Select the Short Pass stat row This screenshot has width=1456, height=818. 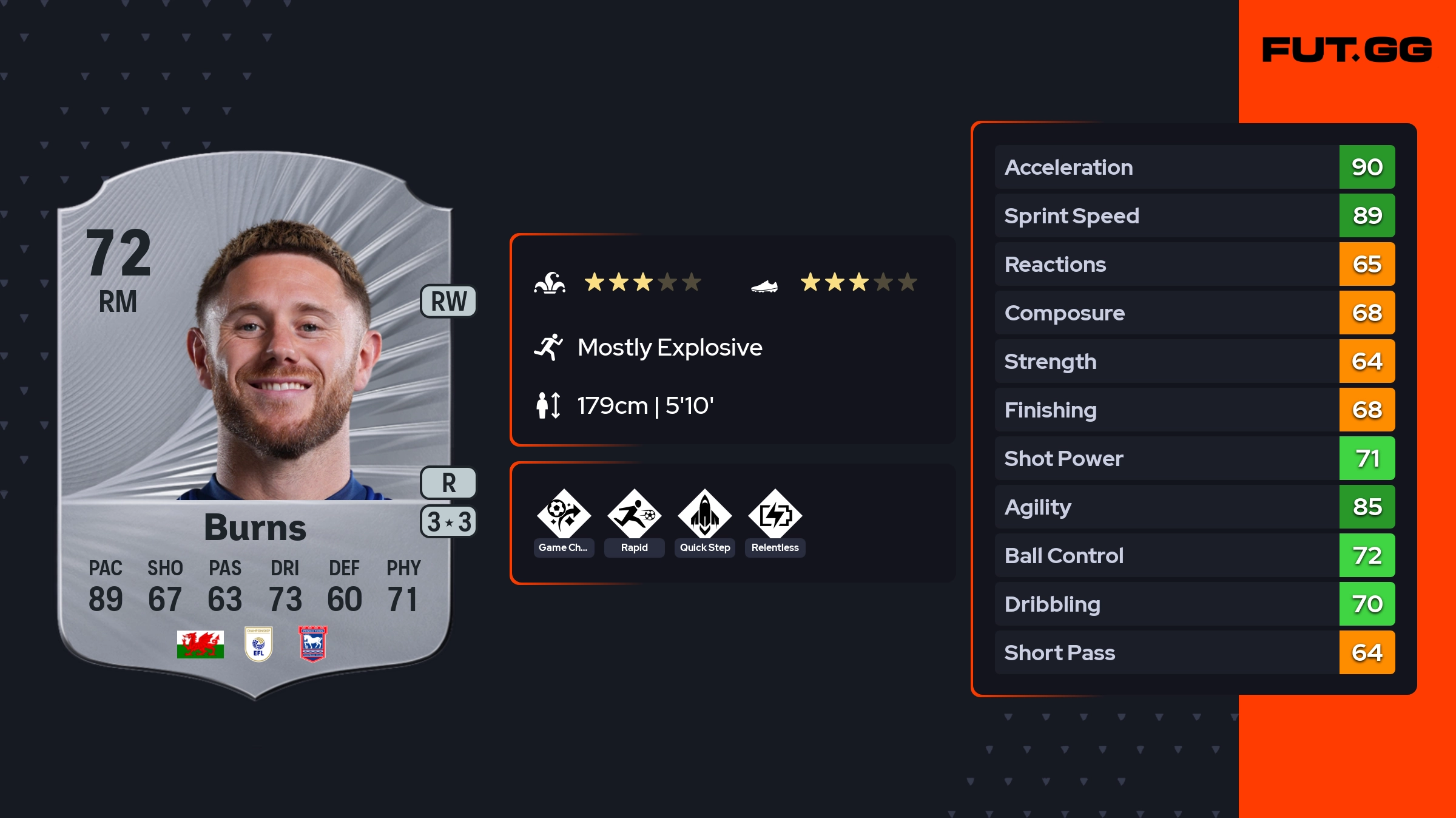click(x=1194, y=652)
